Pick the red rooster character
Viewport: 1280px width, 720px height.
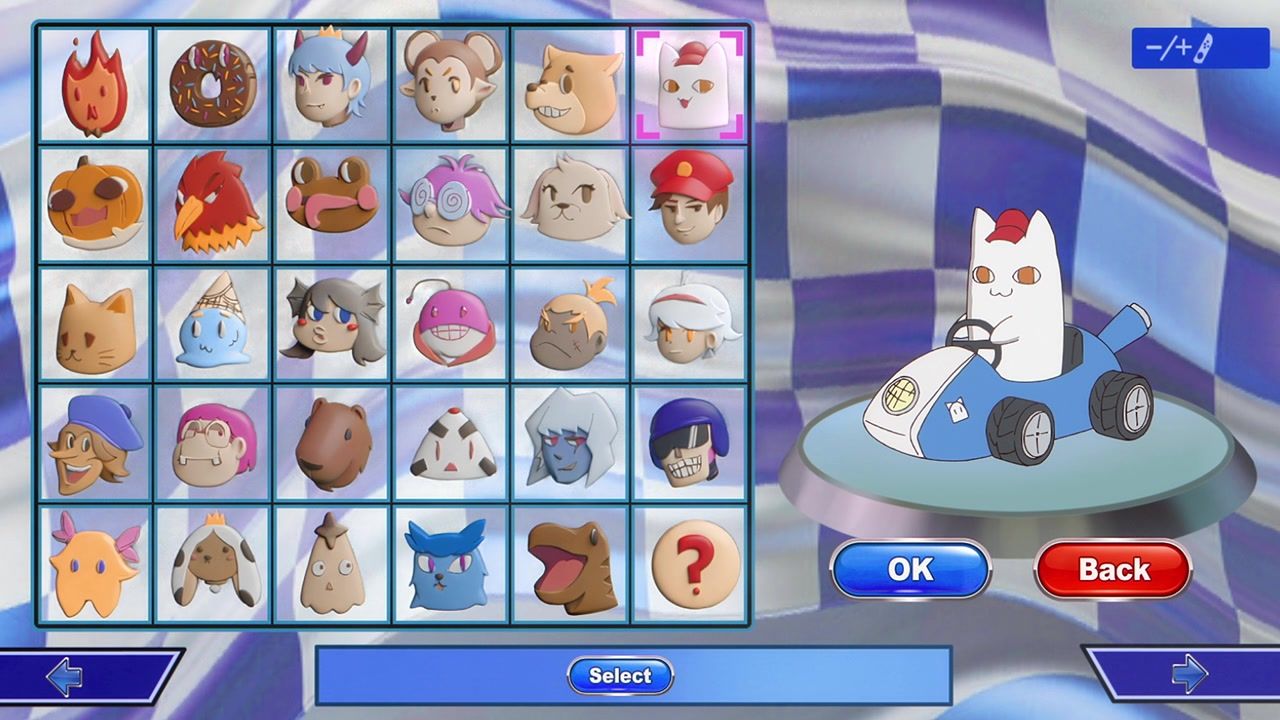[212, 204]
